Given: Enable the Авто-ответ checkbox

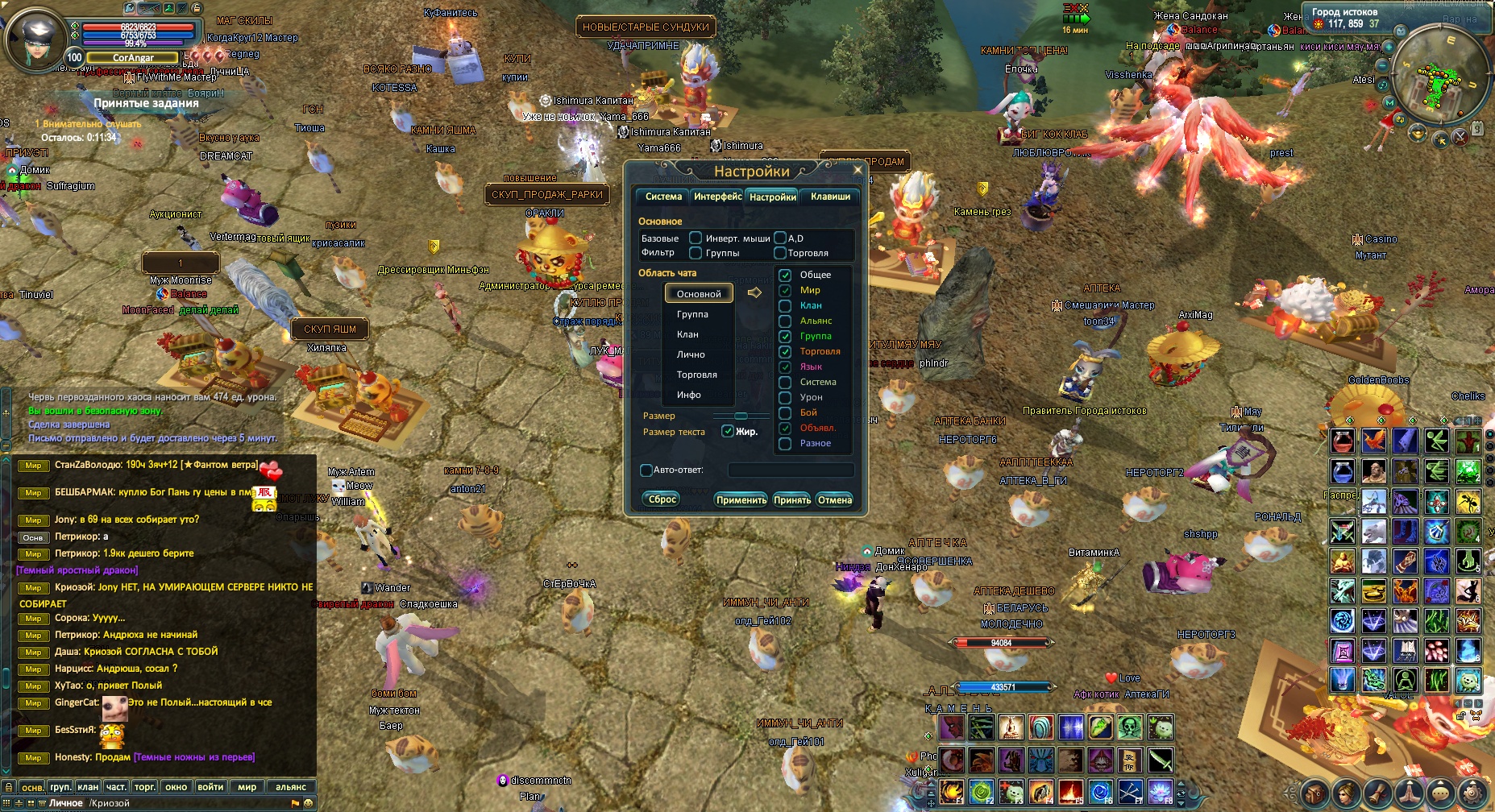Looking at the screenshot, I should coord(646,470).
